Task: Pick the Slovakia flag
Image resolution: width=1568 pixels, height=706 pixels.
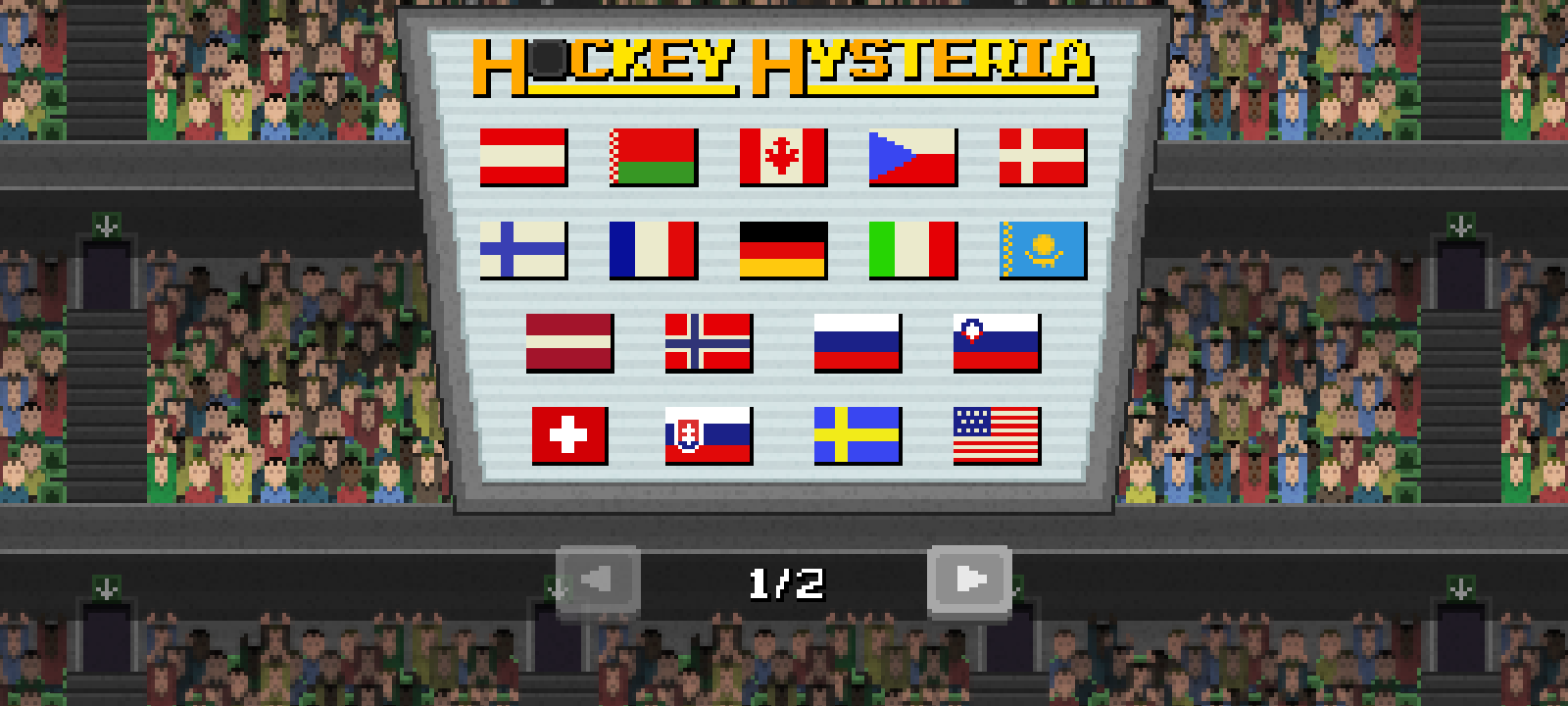Action: (710, 433)
